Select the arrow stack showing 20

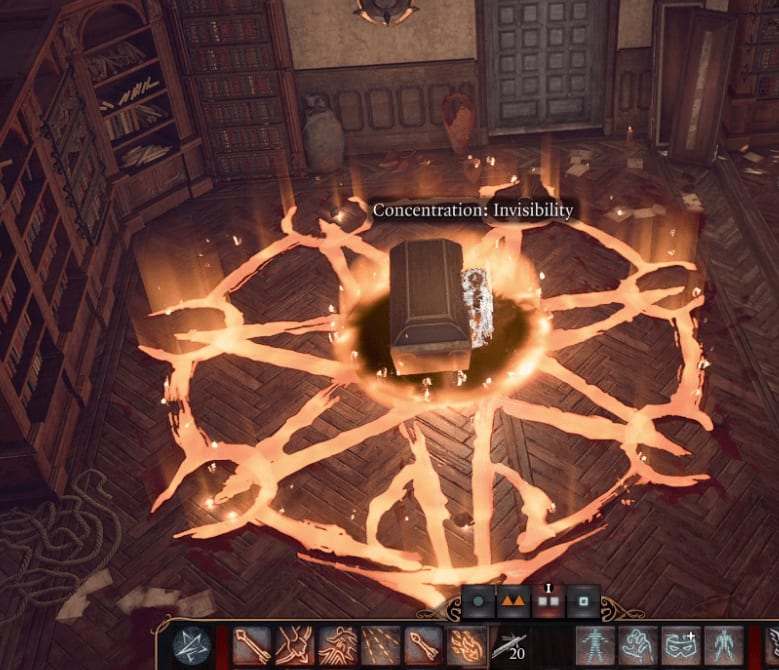[510, 648]
